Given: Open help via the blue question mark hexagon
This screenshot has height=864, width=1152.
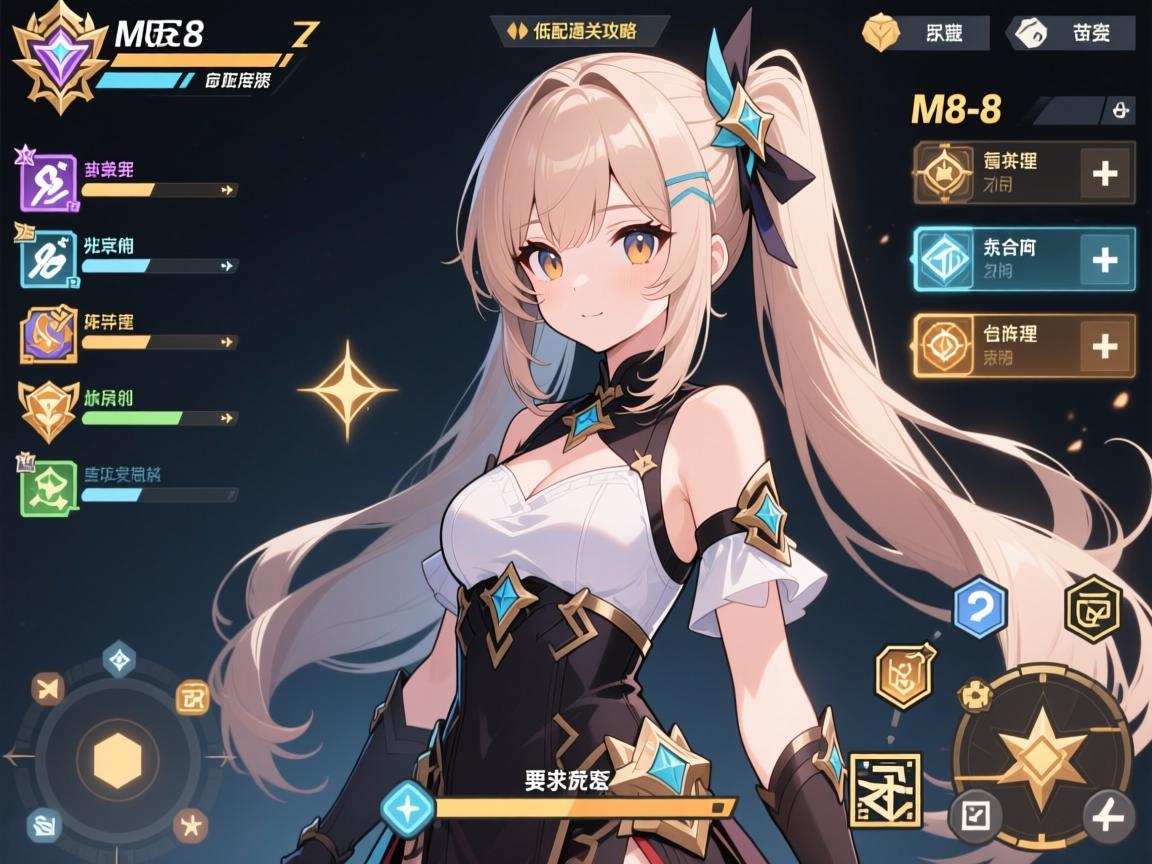Looking at the screenshot, I should pyautogui.click(x=979, y=607).
